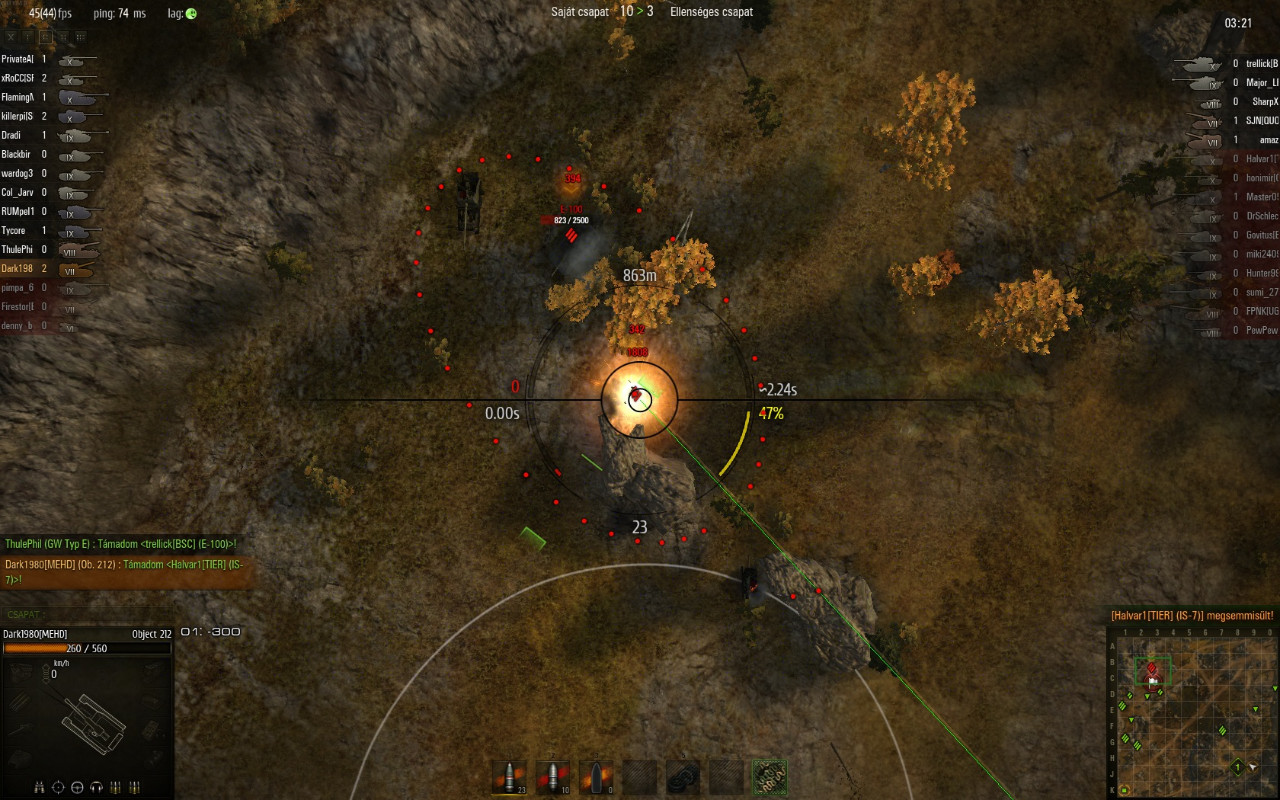
Task: Open the battle minimap
Action: point(1192,712)
